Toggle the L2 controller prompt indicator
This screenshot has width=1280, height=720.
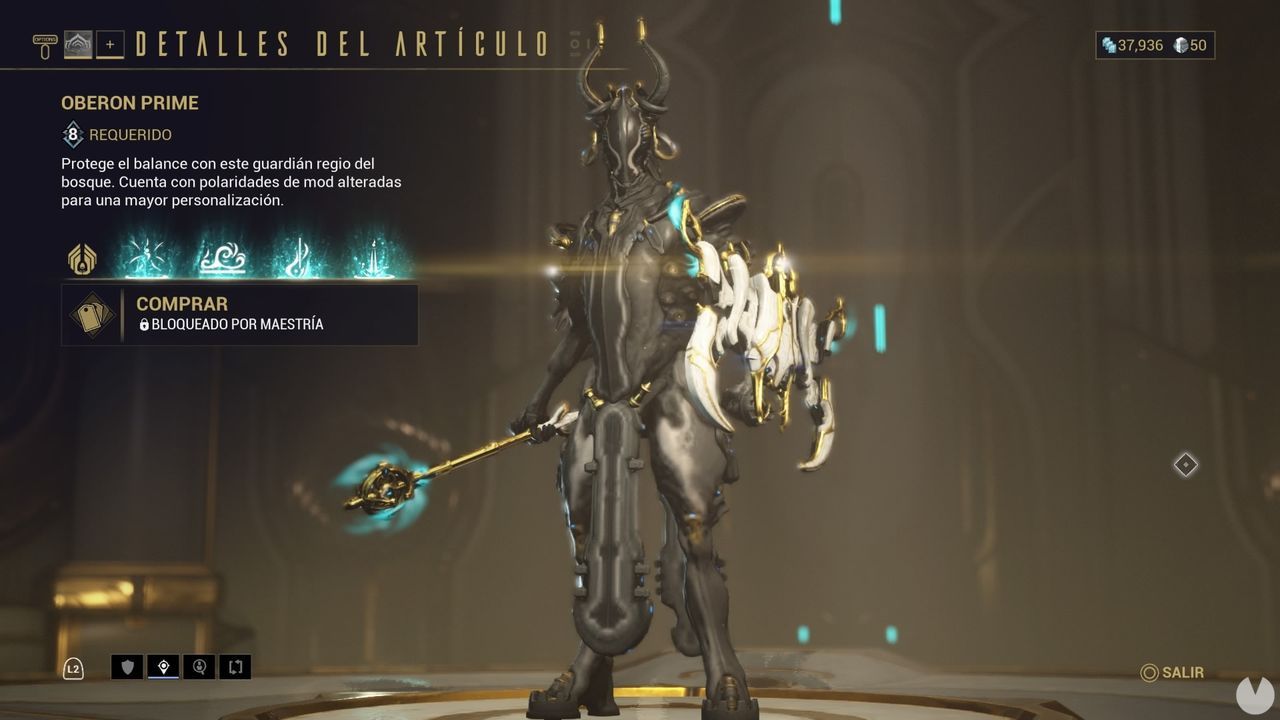click(74, 668)
